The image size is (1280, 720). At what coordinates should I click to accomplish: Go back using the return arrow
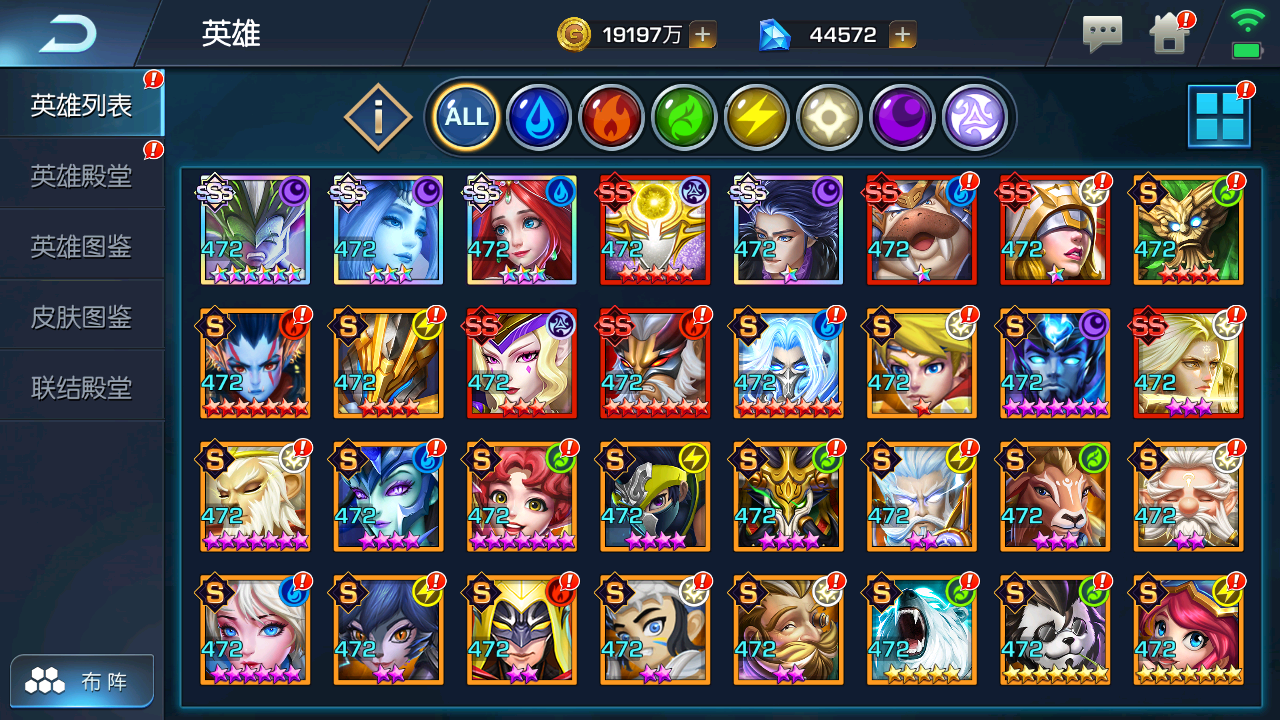pyautogui.click(x=68, y=35)
